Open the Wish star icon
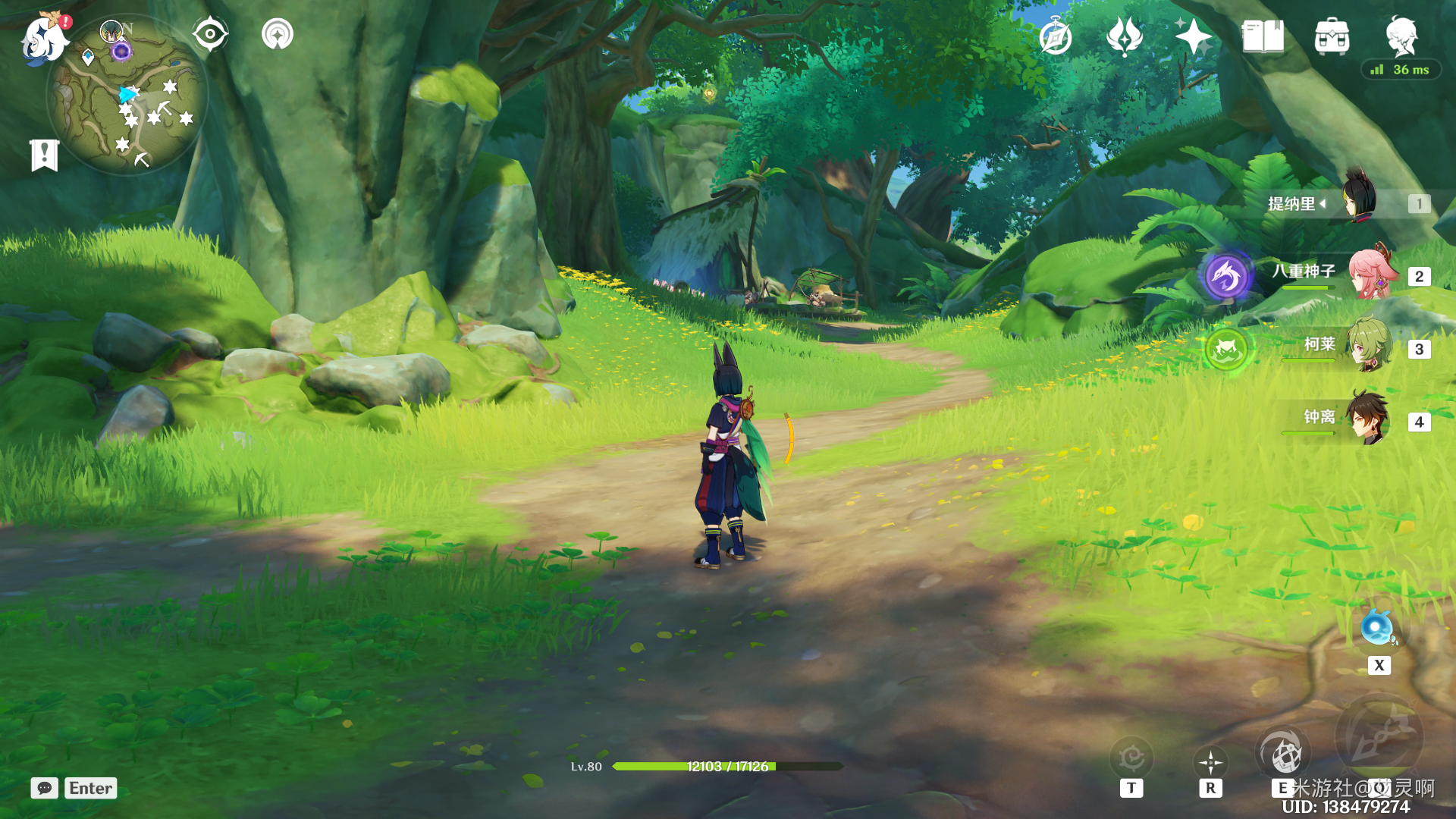 click(x=1193, y=36)
